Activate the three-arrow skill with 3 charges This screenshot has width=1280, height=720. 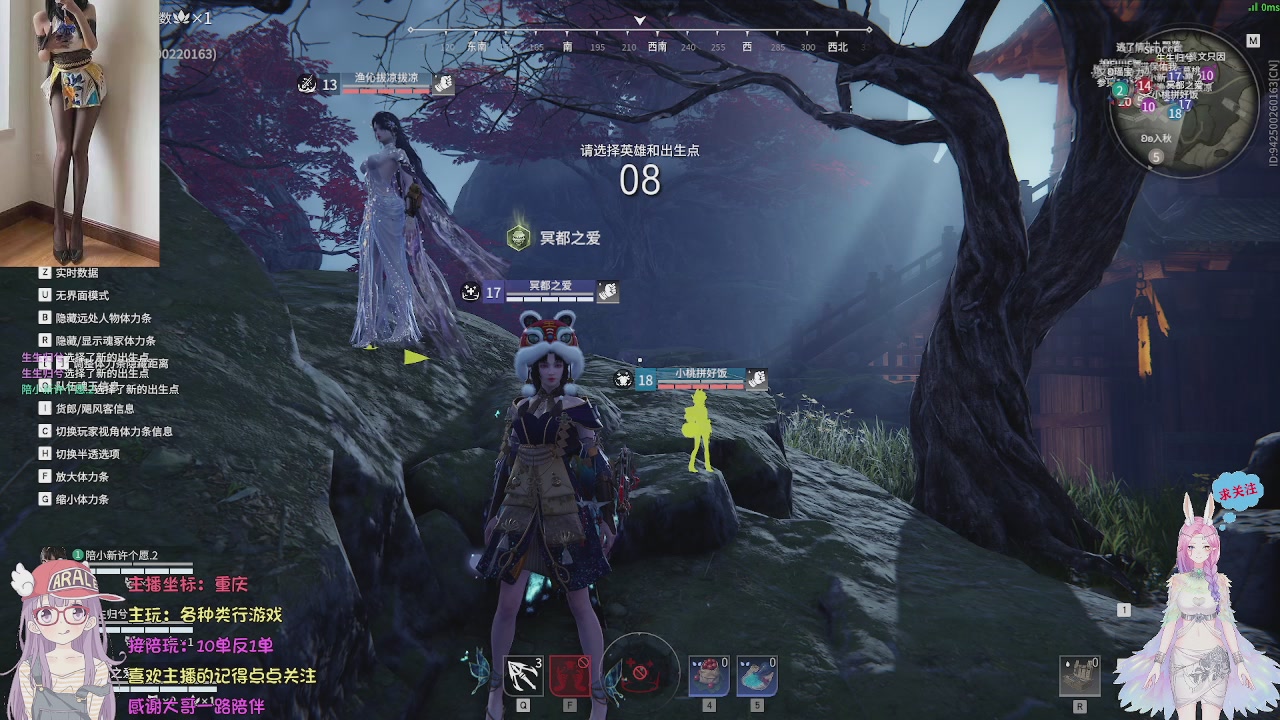(524, 676)
